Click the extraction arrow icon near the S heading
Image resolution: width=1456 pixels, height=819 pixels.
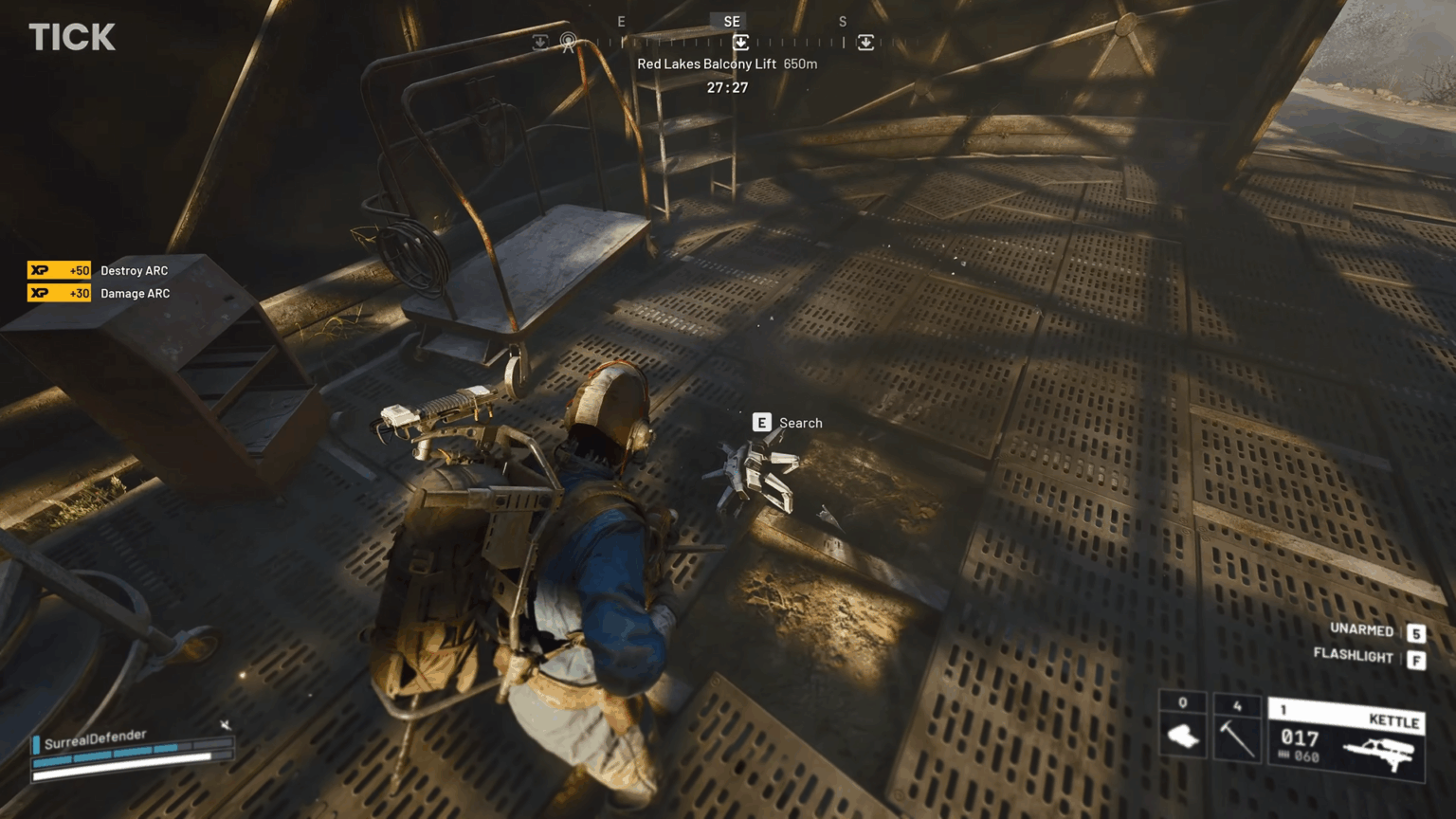865,43
